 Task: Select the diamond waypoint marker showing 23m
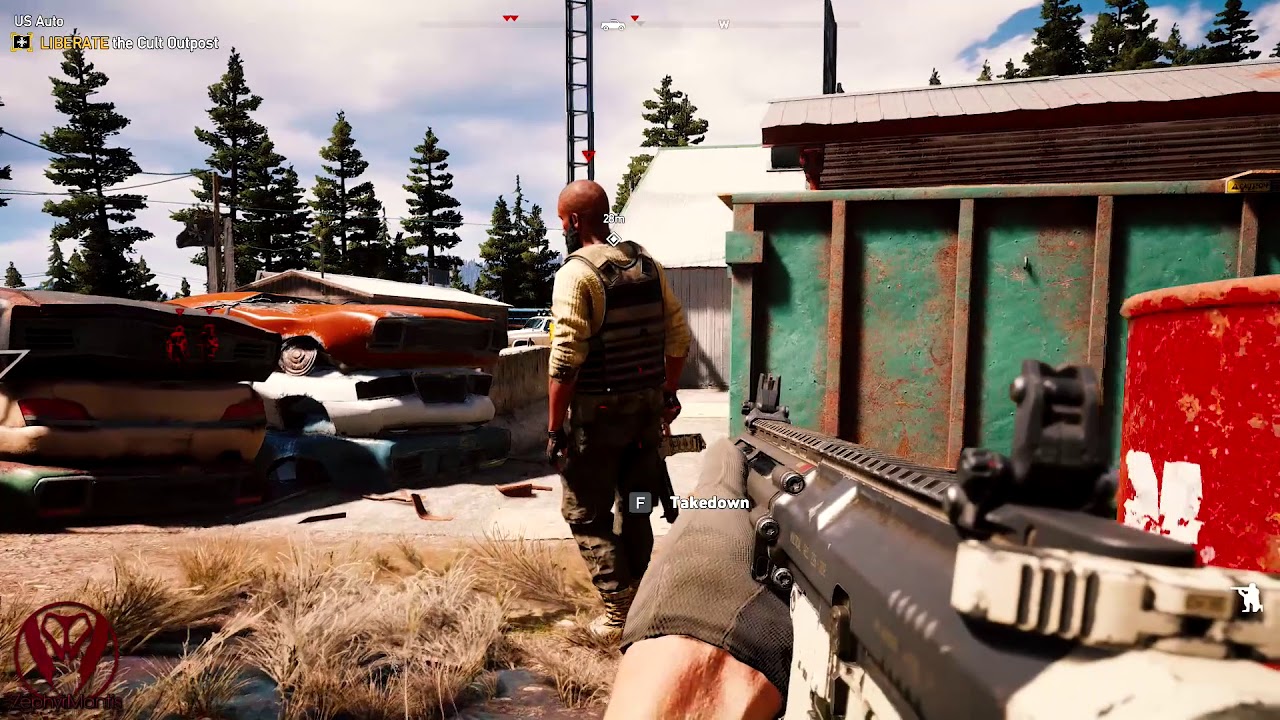pyautogui.click(x=614, y=239)
